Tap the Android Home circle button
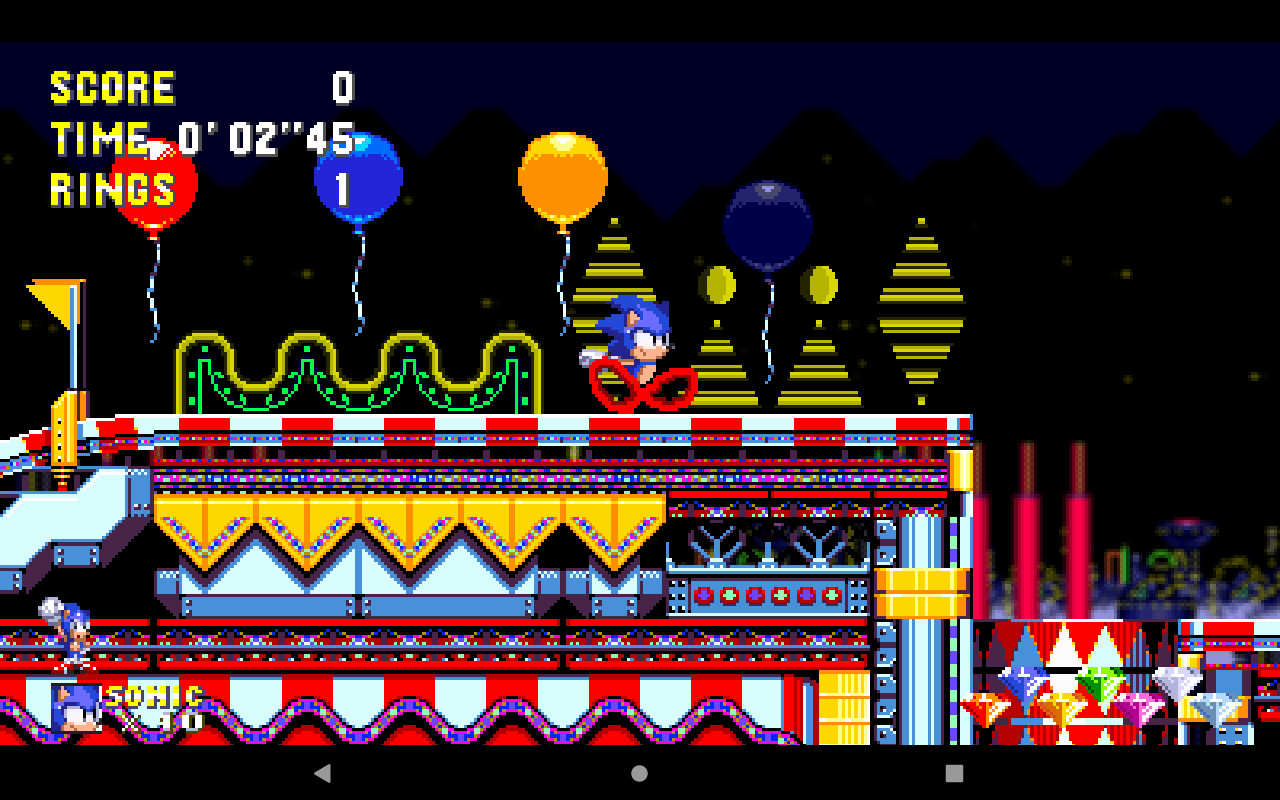 (640, 772)
